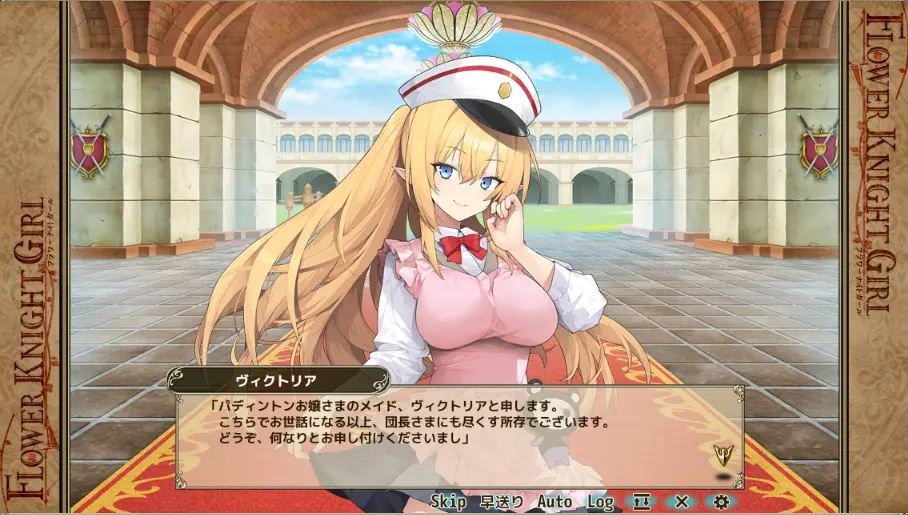This screenshot has height=515, width=908.
Task: Open settings with the gear icon
Action: coord(722,501)
